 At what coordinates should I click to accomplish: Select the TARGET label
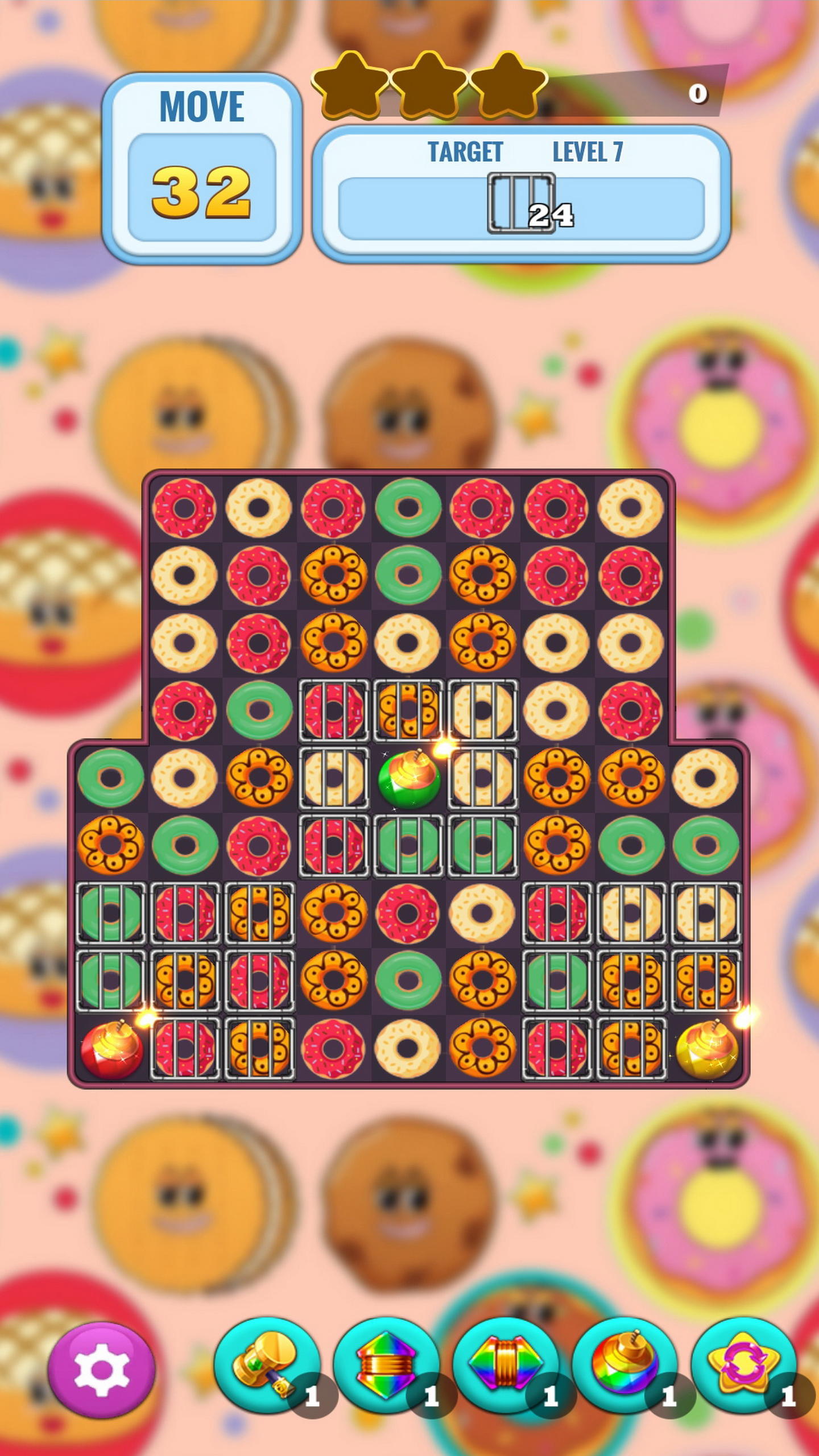click(x=466, y=151)
